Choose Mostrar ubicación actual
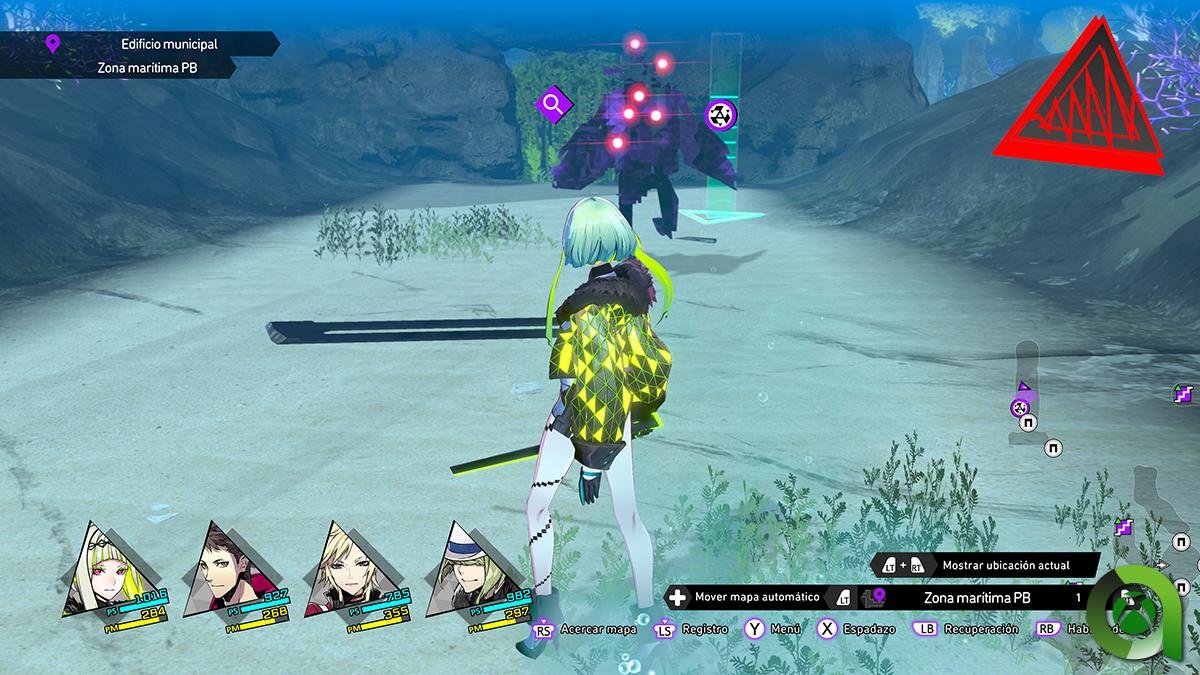This screenshot has width=1200, height=675. point(1006,566)
